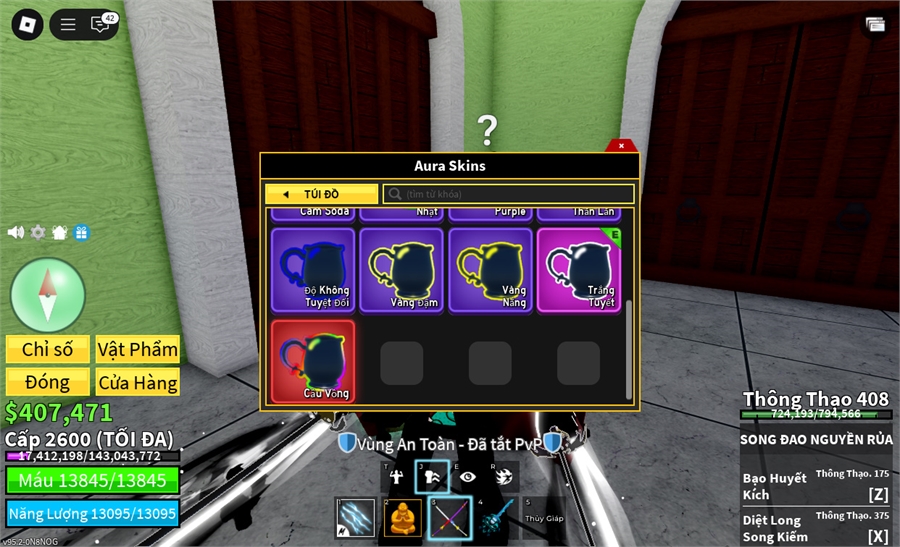Screen dimensions: 900x547
Task: Equip the Cầu Vồng rainbow aura skin
Action: point(313,361)
